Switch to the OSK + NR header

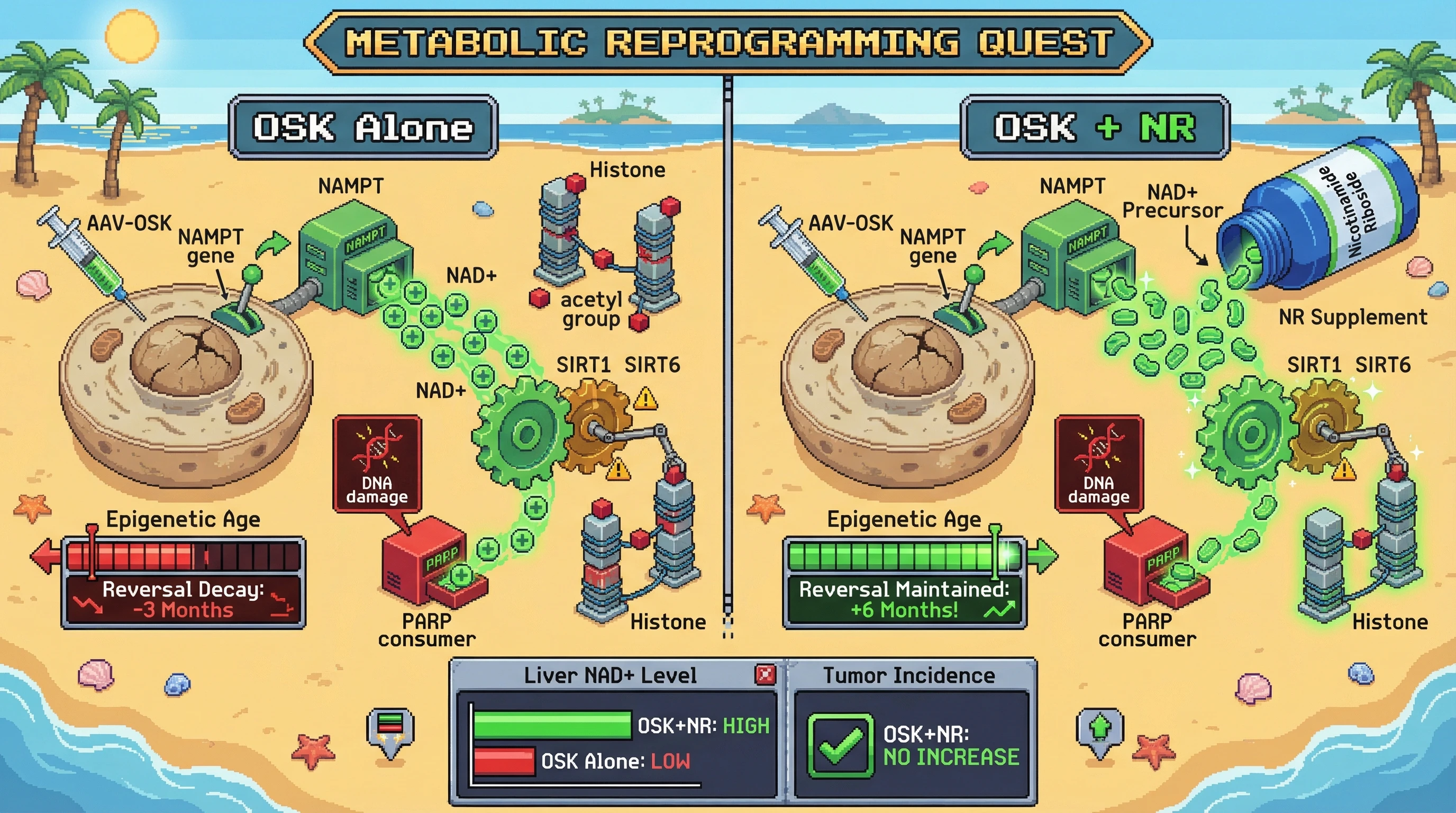point(1095,127)
